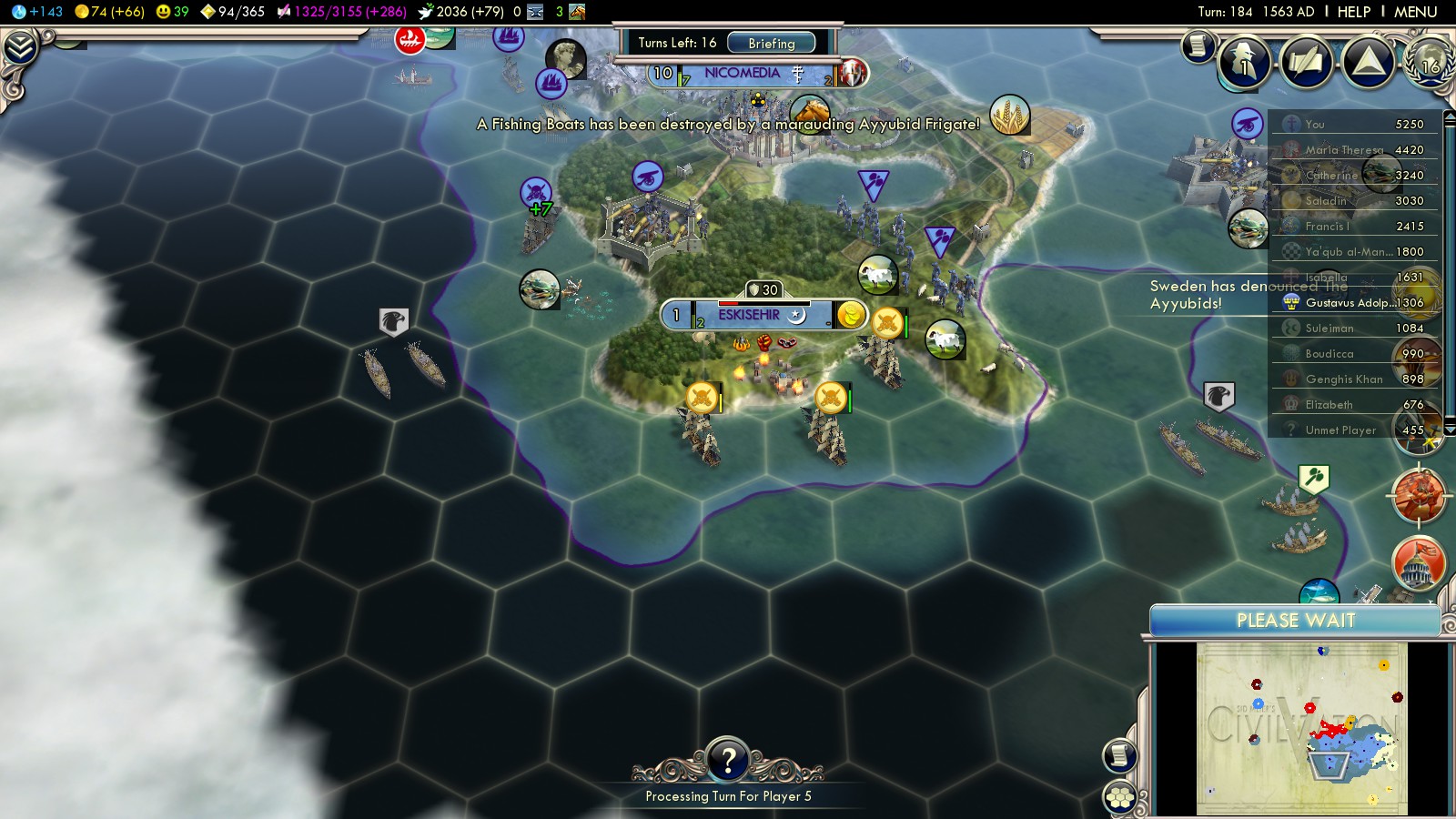Open the diplomacy scroll-and-quill panel
1456x819 pixels.
(x=1306, y=62)
